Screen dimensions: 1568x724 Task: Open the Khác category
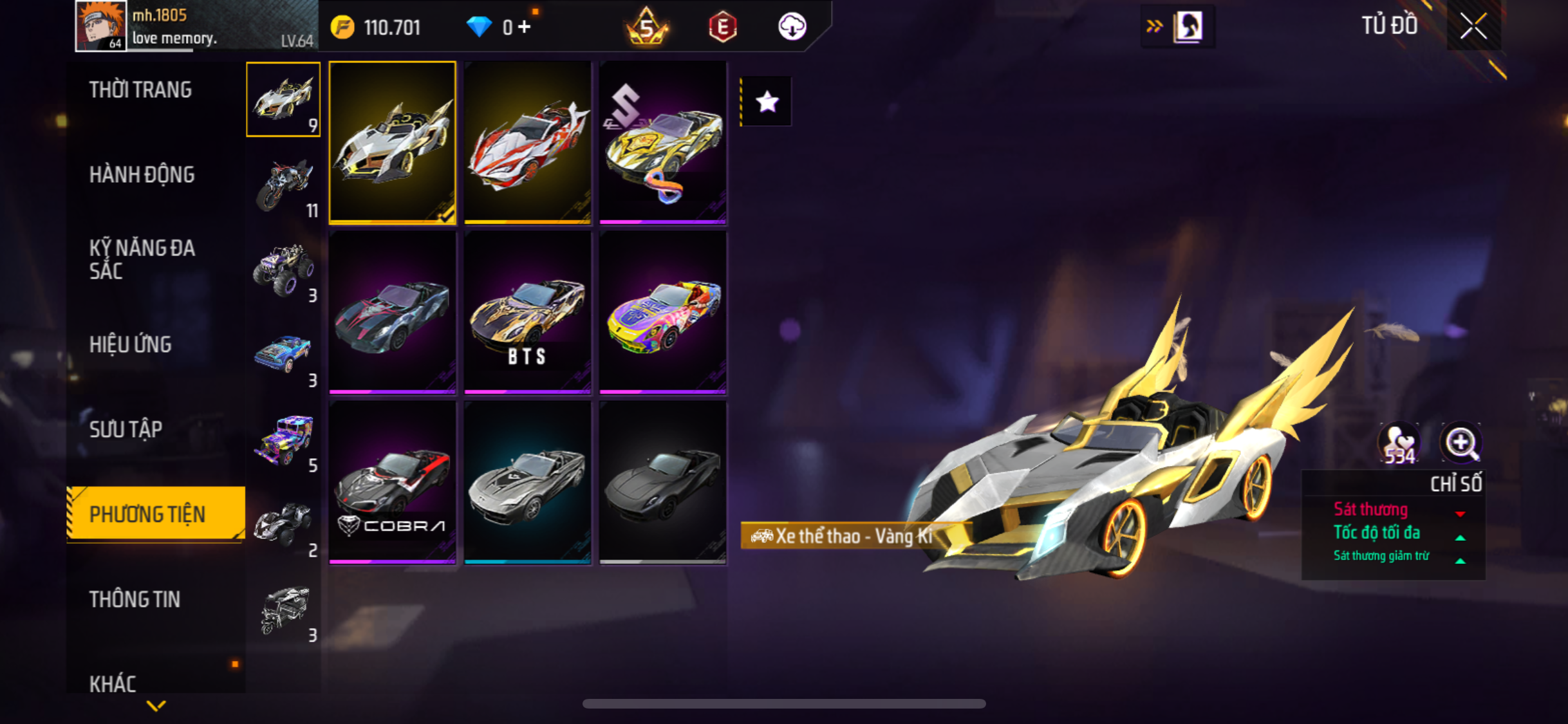tap(113, 683)
